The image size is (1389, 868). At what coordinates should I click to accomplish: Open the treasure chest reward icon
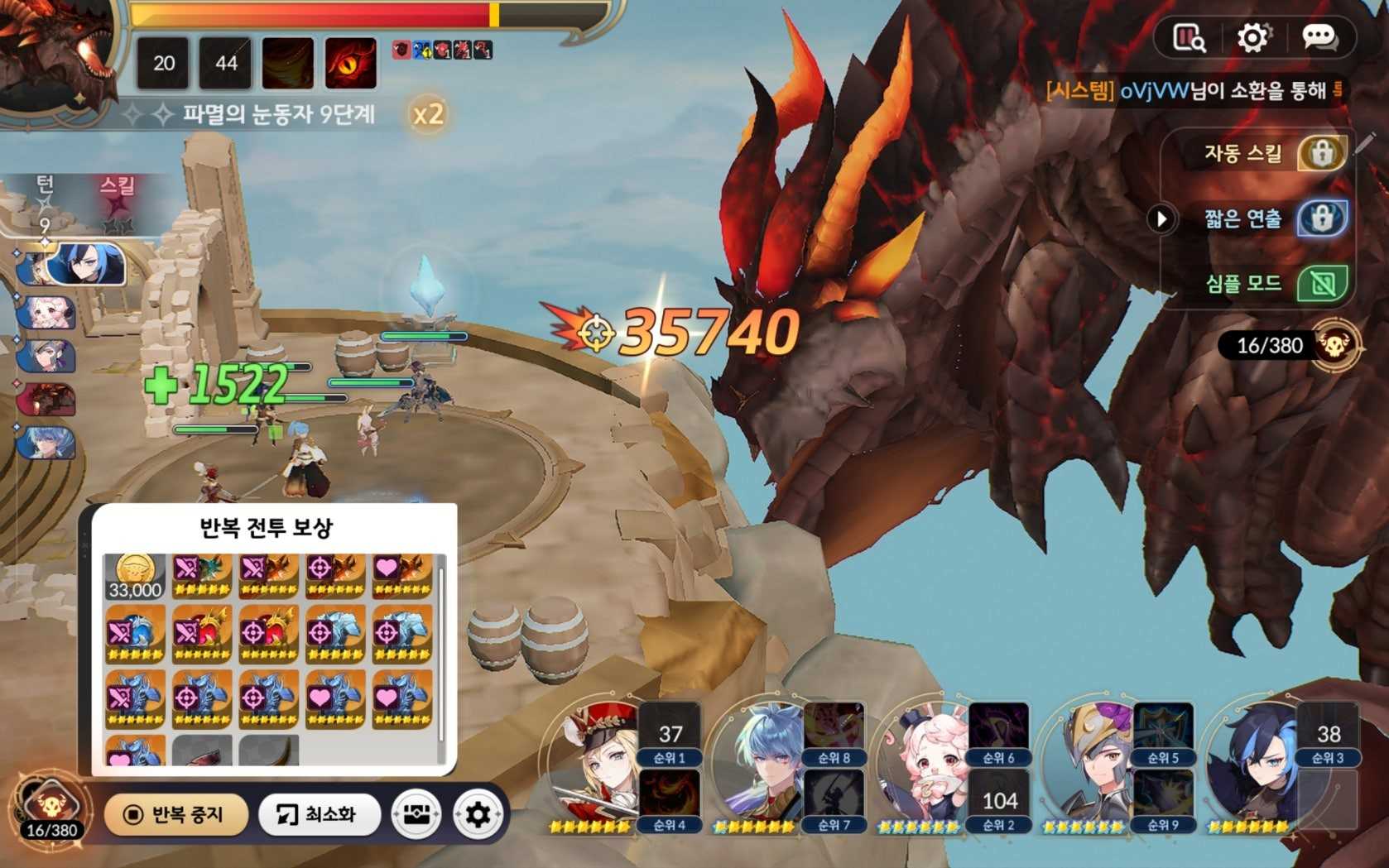[x=416, y=815]
